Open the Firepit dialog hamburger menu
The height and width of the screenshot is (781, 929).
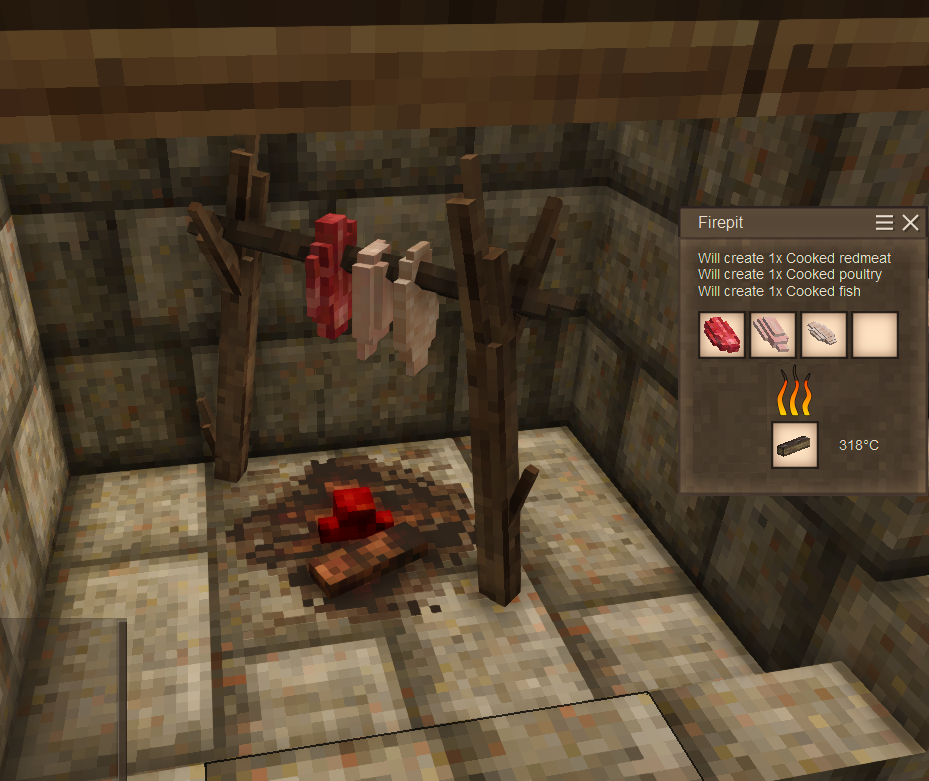click(x=884, y=223)
